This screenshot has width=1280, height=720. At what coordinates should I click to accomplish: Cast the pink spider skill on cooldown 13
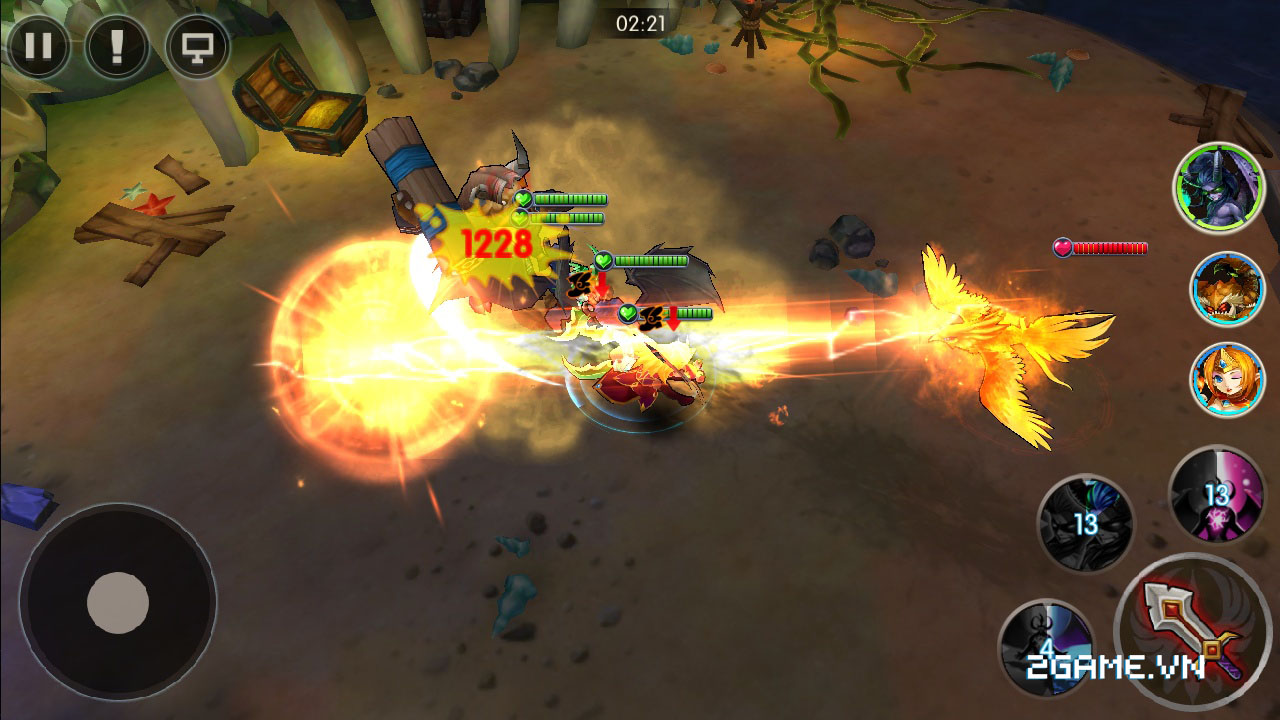(1213, 500)
